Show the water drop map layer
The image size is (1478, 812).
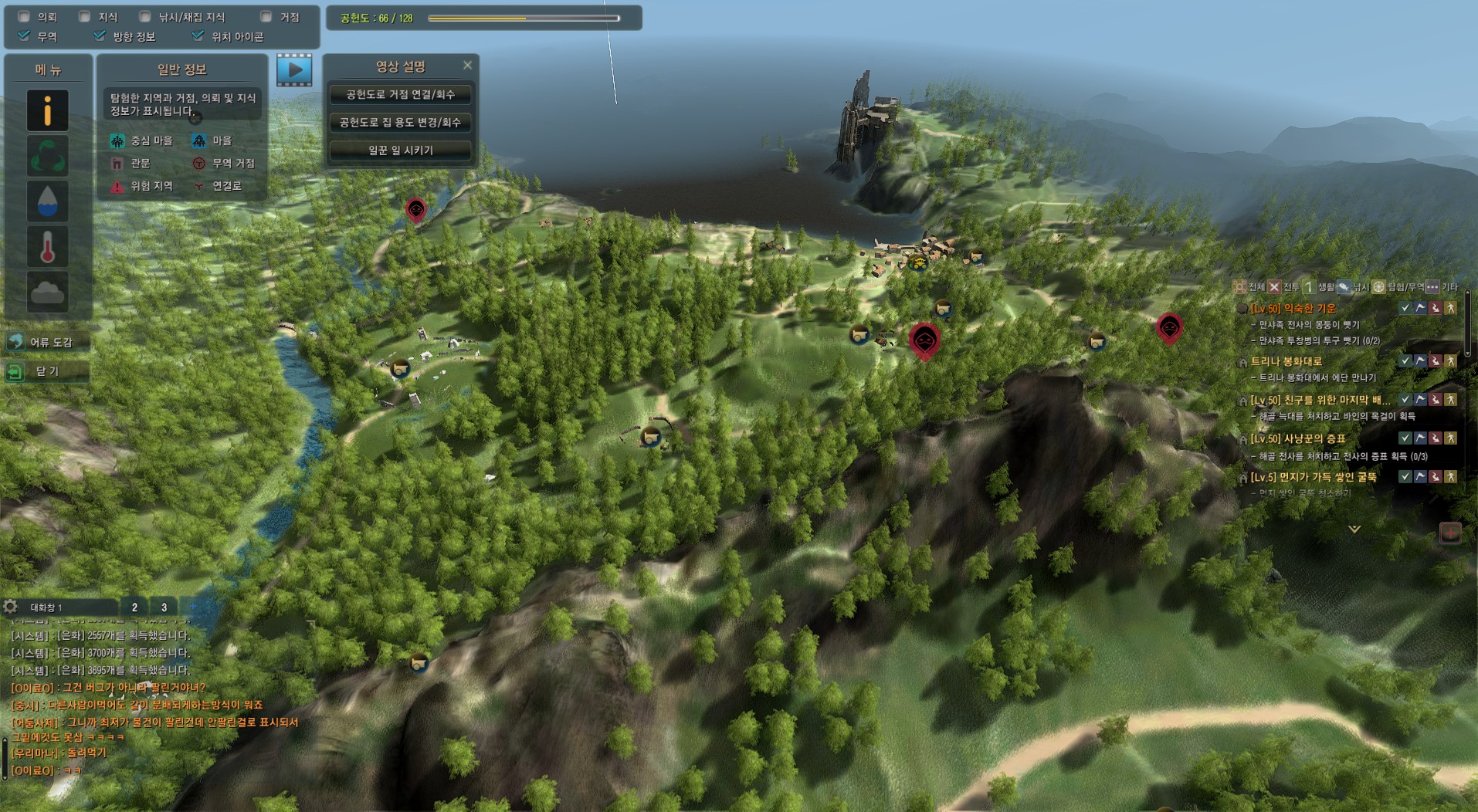[x=48, y=201]
